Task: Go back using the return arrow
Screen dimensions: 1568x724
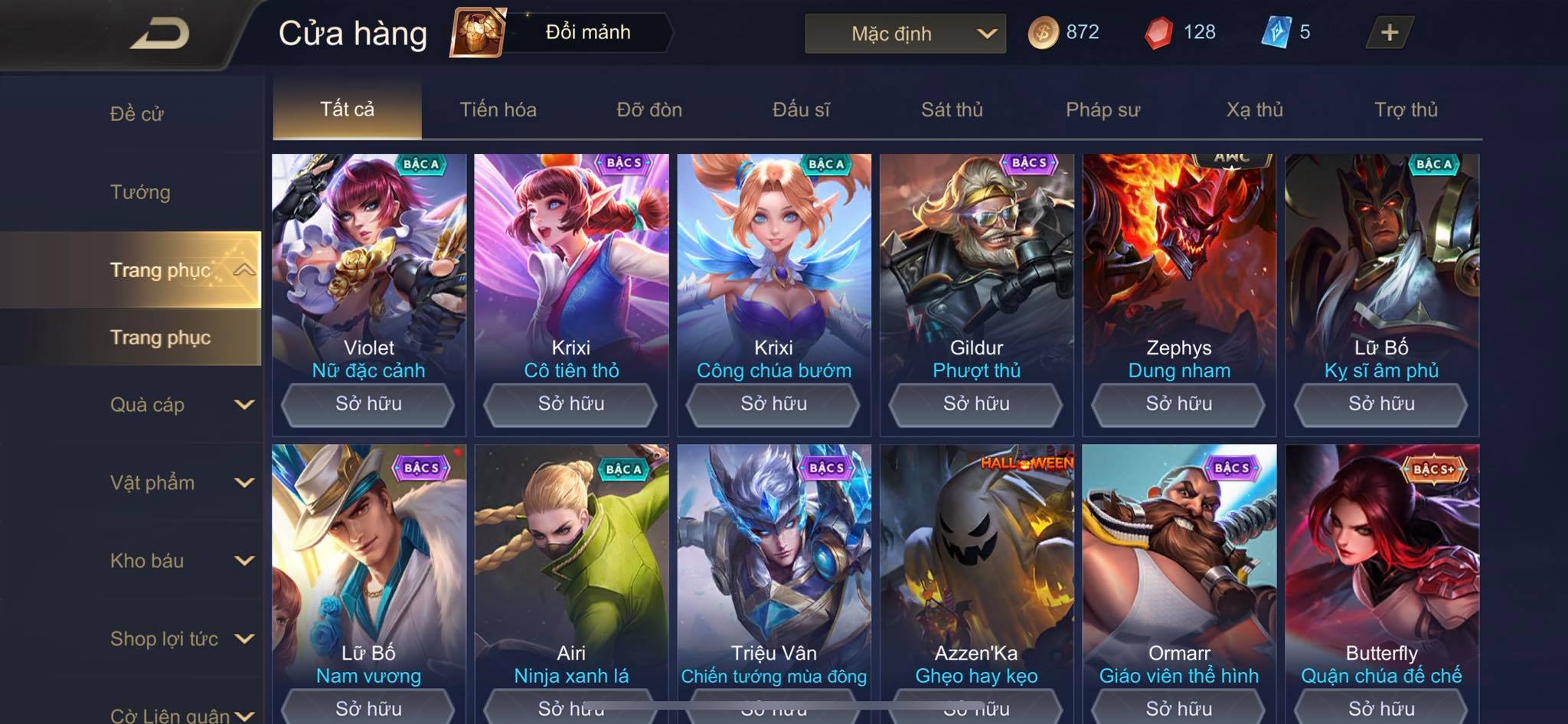Action: (x=160, y=34)
